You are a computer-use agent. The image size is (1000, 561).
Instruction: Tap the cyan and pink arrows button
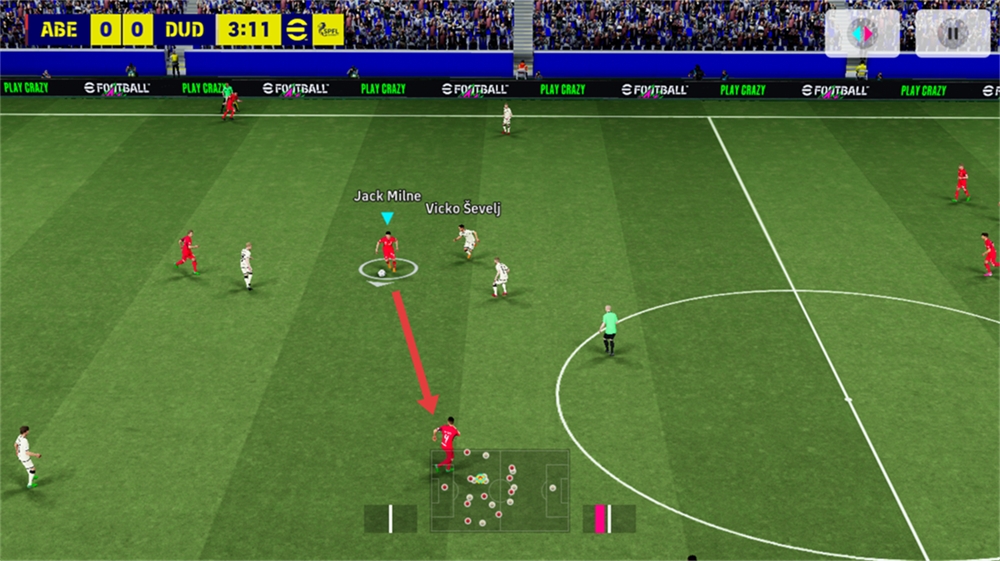[x=862, y=33]
